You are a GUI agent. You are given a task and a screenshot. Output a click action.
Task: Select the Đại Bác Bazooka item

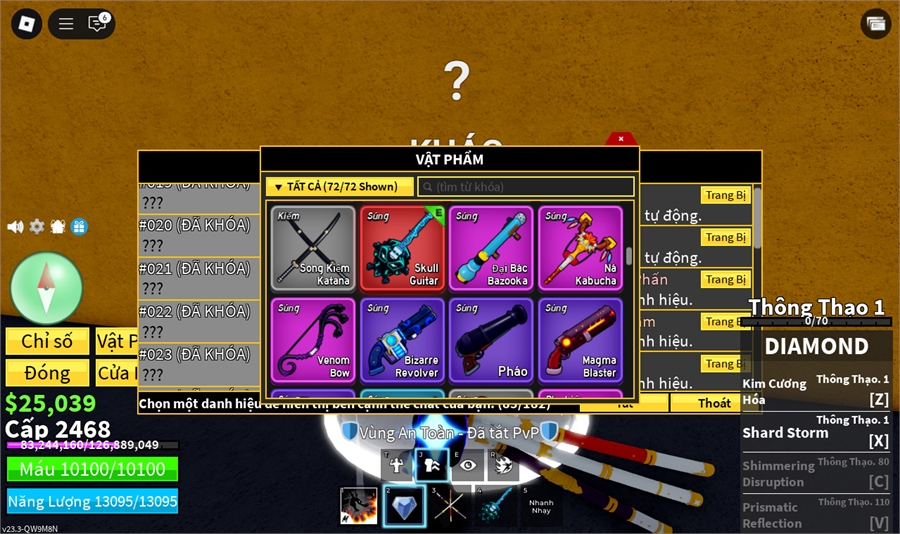(x=491, y=248)
